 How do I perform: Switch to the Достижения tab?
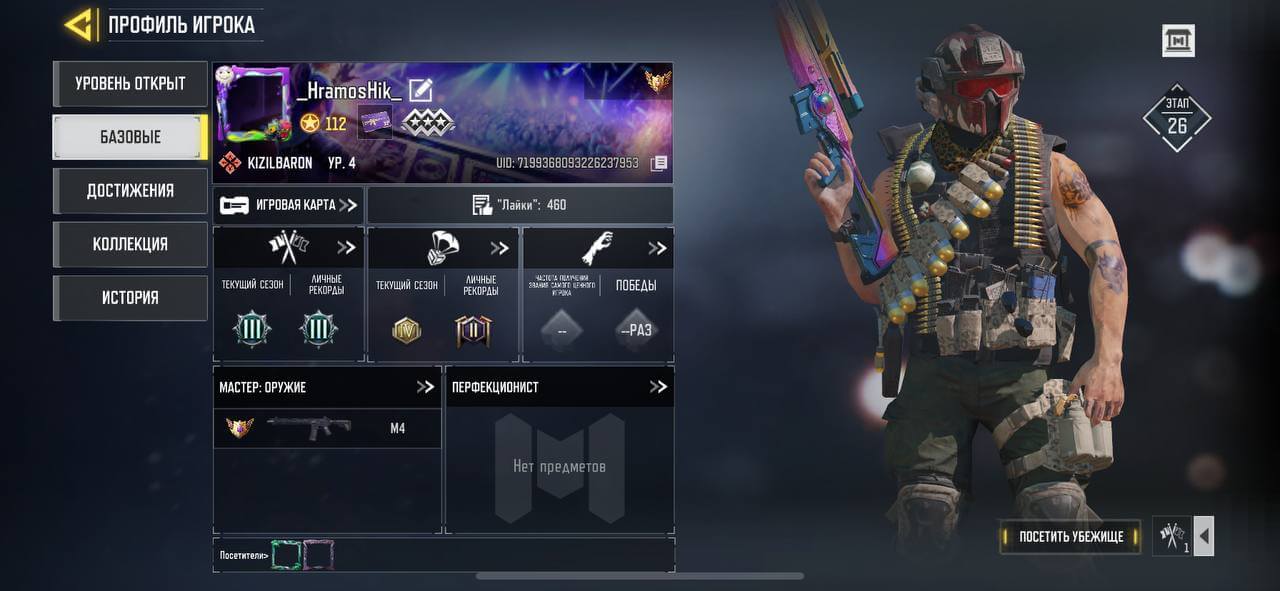pyautogui.click(x=130, y=191)
